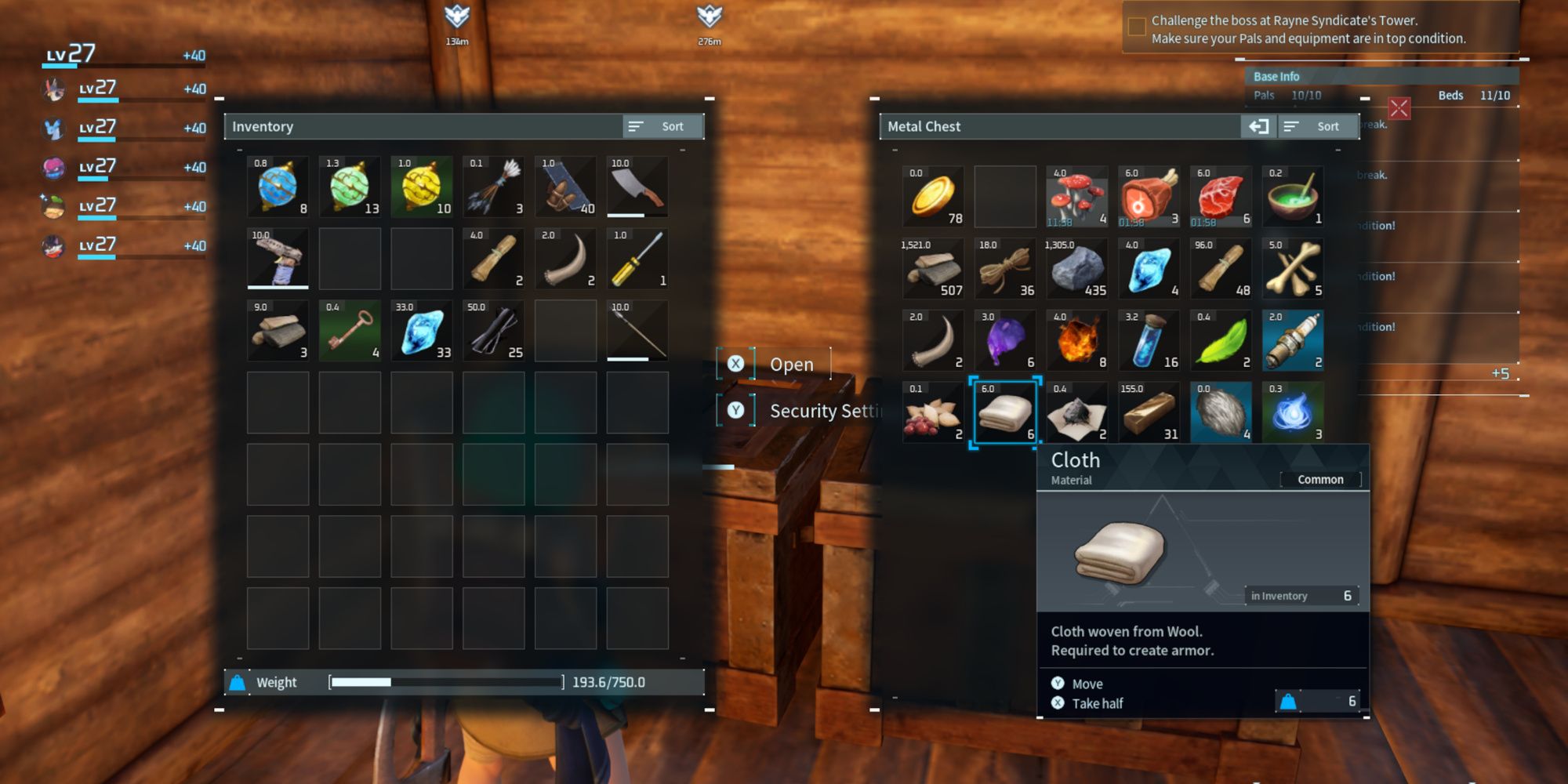Select the Ice Organ stack of 33
This screenshot has height=784, width=1568.
click(422, 329)
